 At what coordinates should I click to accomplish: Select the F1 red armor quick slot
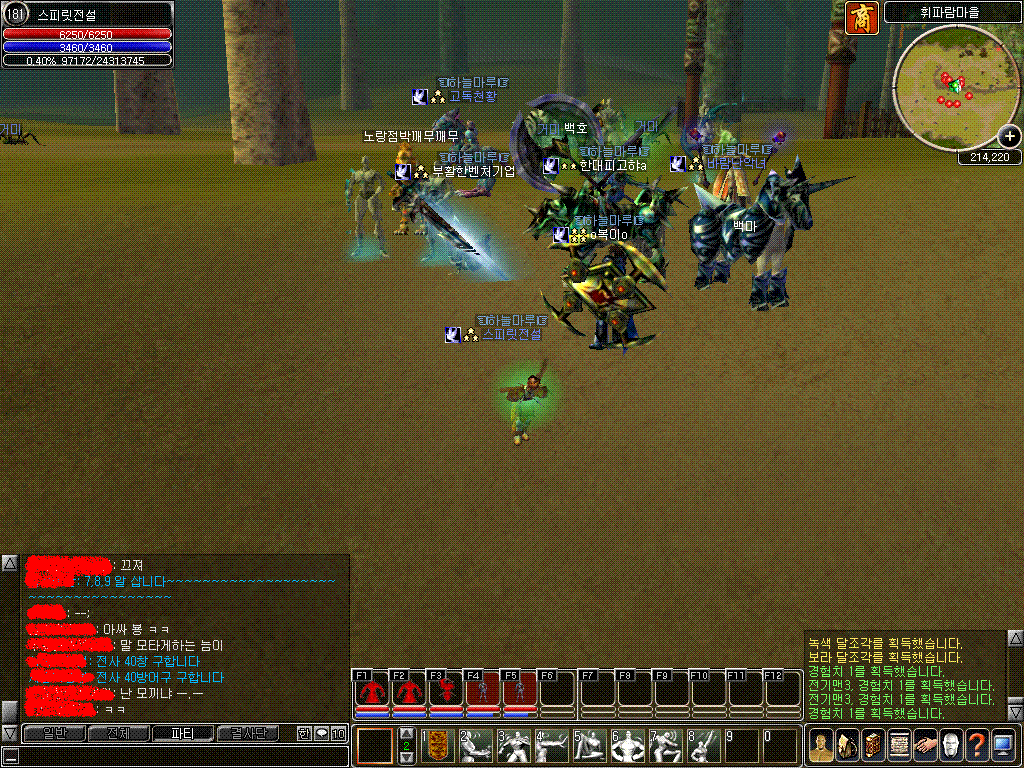tap(371, 692)
